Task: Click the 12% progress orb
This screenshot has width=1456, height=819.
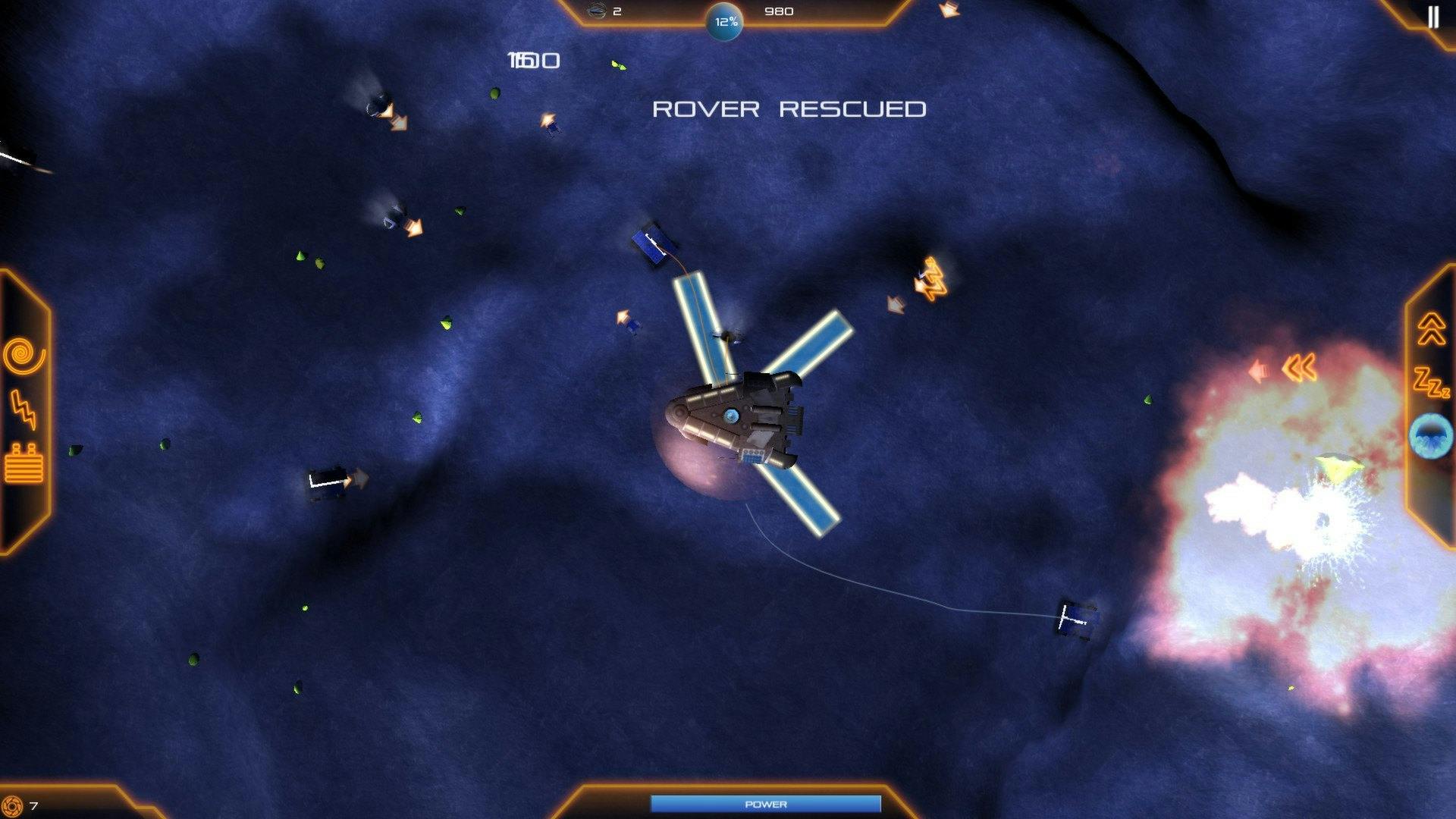Action: (725, 22)
